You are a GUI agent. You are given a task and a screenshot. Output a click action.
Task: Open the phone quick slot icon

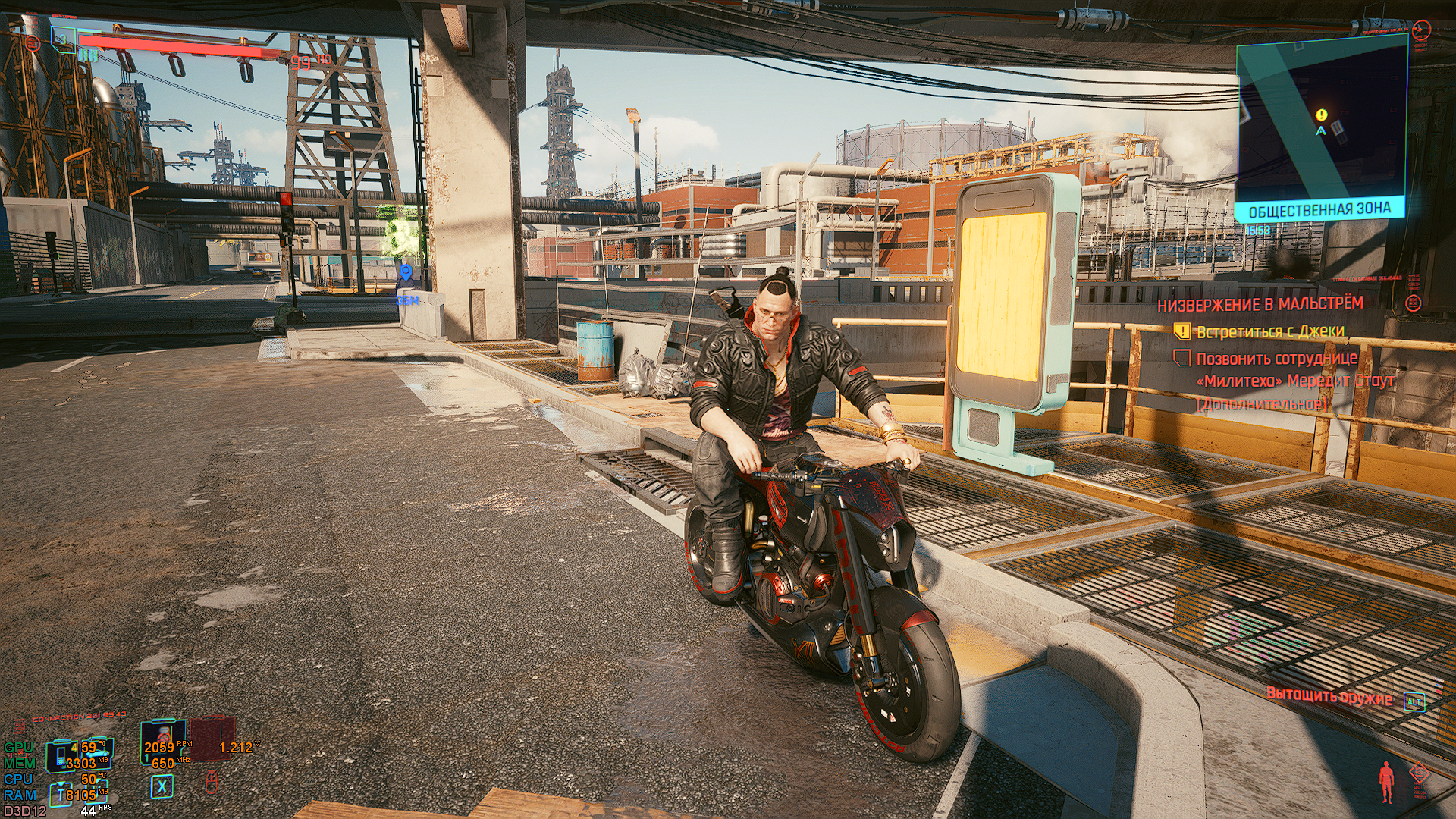[61, 755]
